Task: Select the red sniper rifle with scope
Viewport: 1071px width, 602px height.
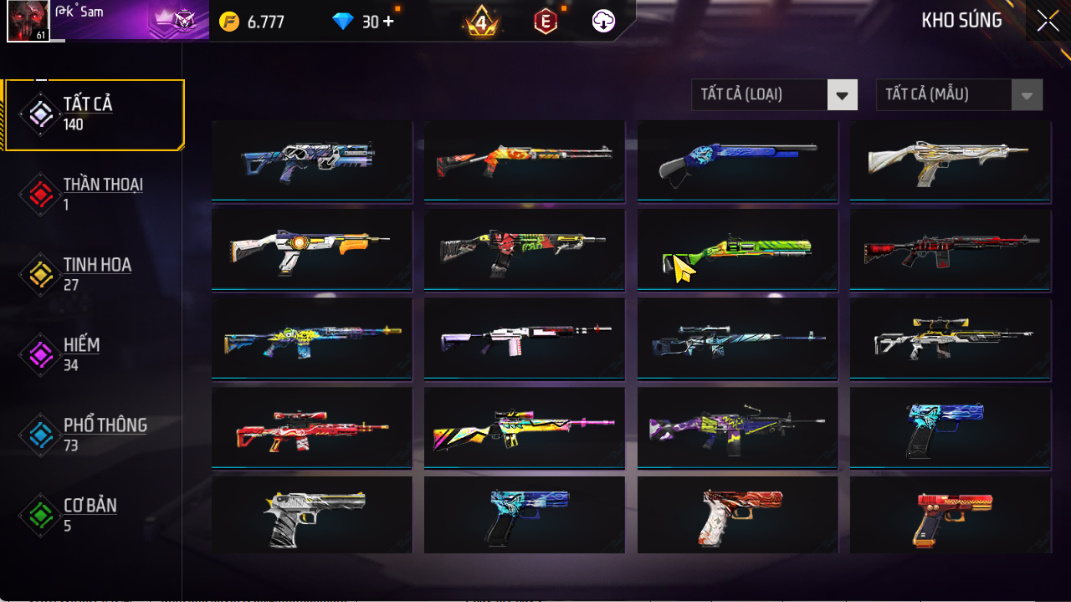Action: click(311, 428)
